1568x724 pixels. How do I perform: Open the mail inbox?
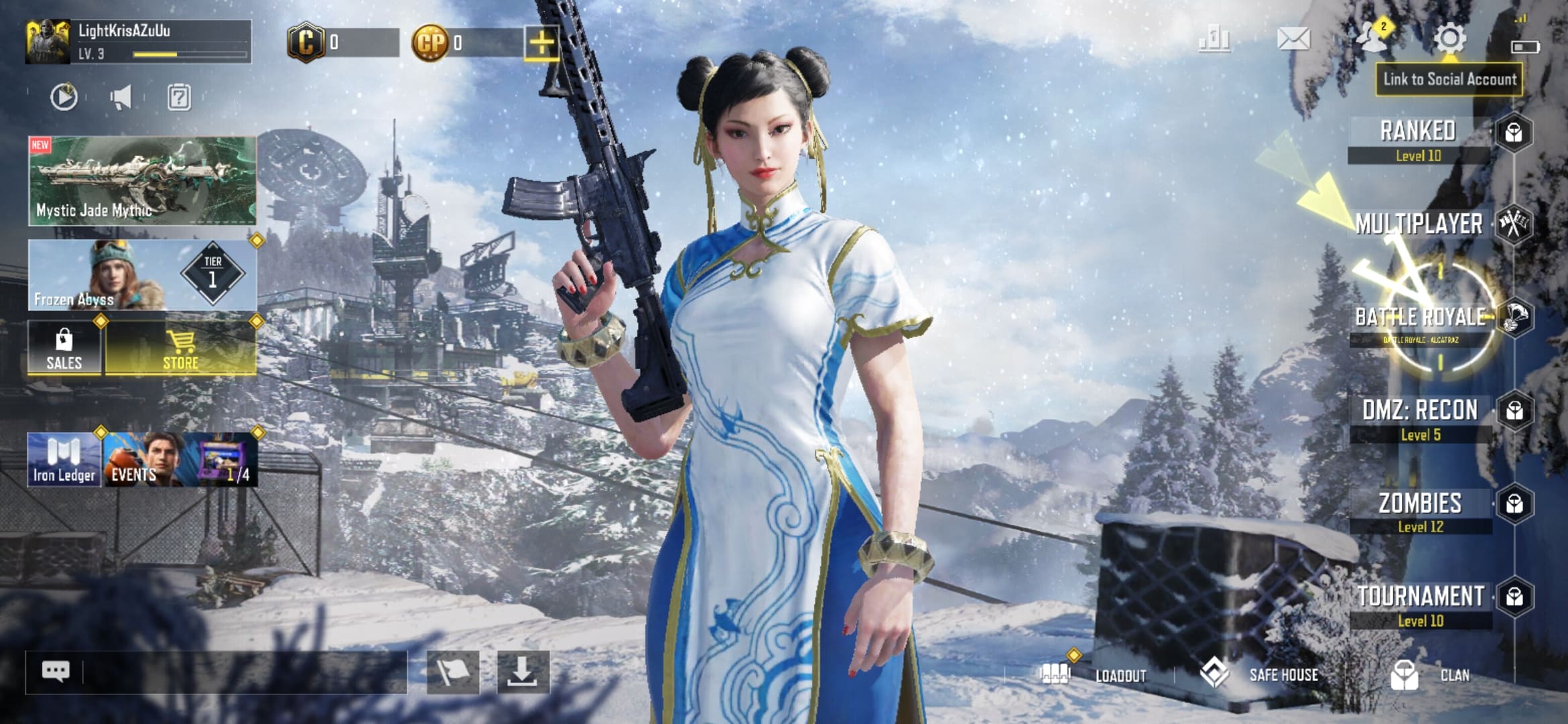click(1293, 39)
